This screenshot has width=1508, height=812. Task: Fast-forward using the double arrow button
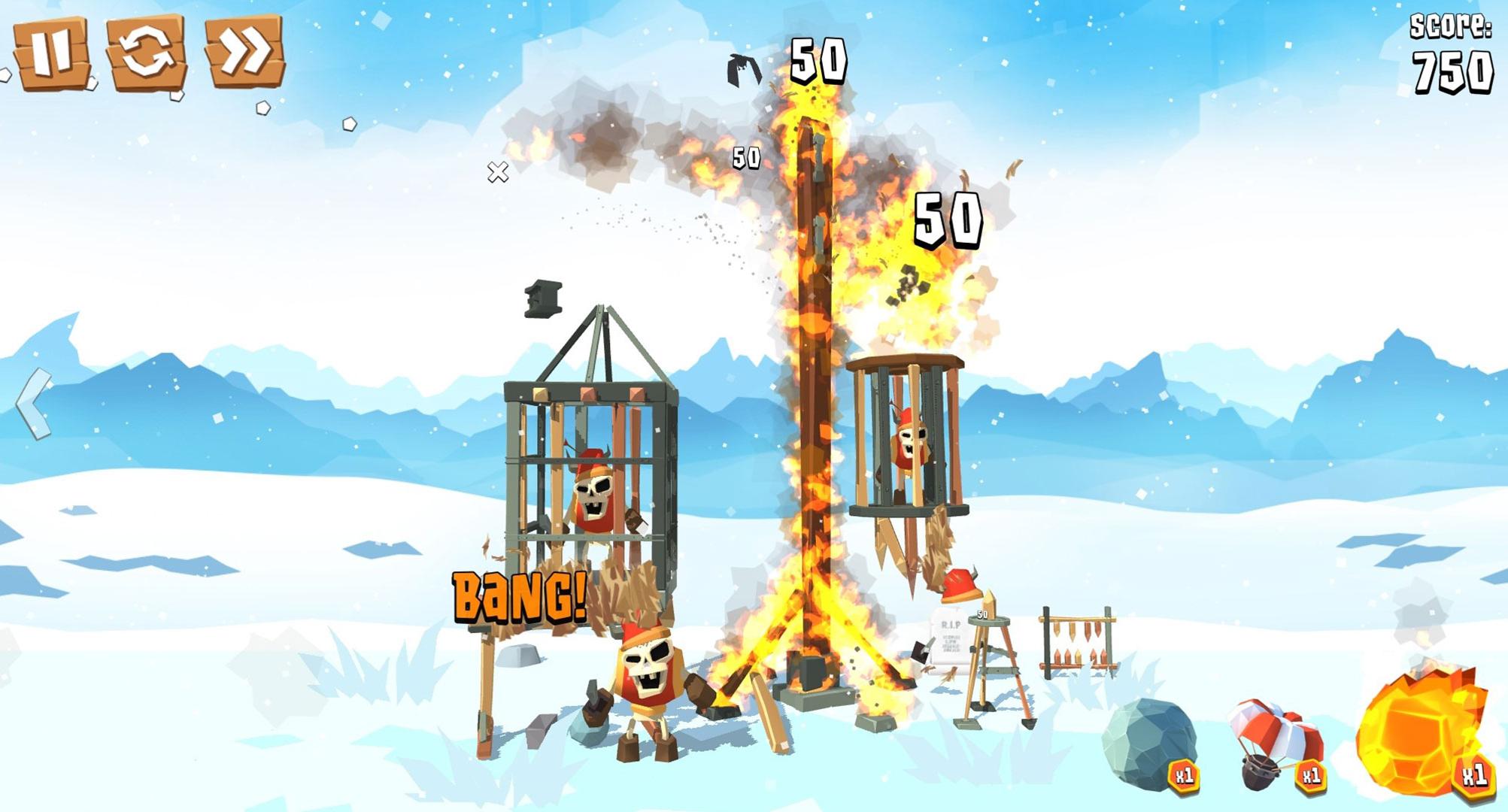[244, 51]
